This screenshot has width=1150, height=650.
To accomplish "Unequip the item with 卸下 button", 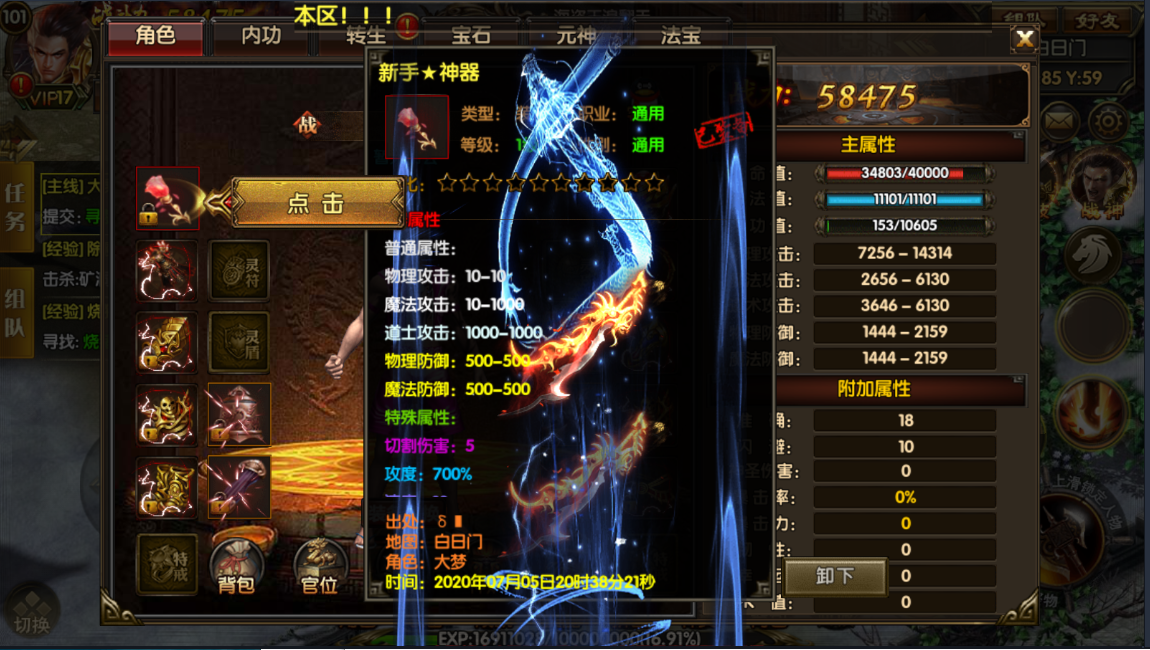I will [835, 576].
